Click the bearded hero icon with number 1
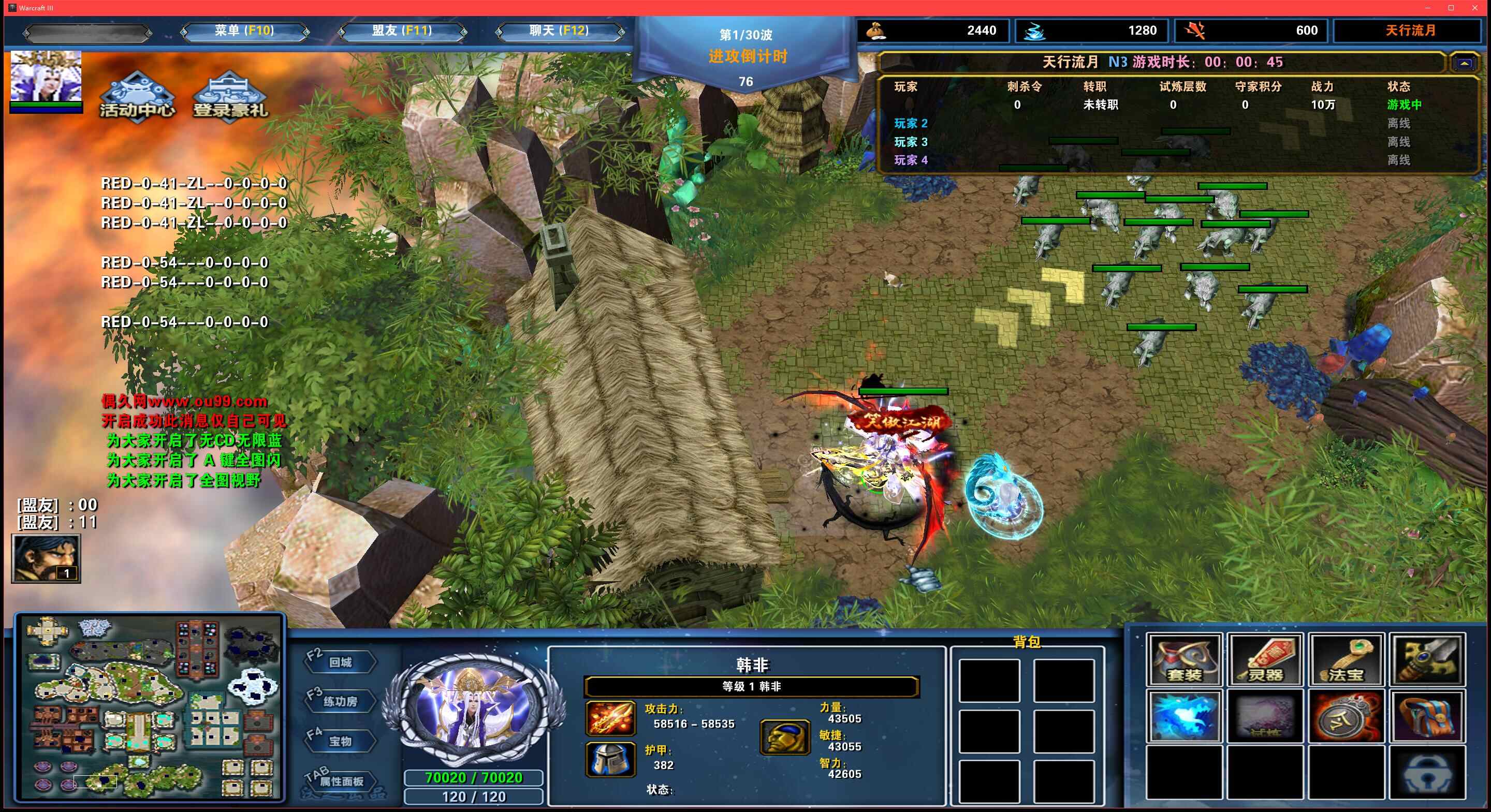Image resolution: width=1491 pixels, height=812 pixels. click(x=46, y=558)
